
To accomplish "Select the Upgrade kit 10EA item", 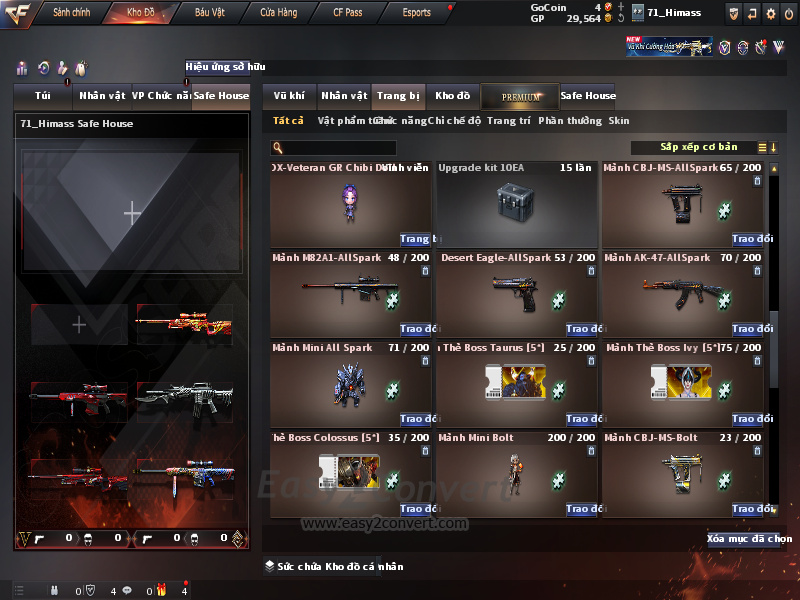I will pyautogui.click(x=518, y=205).
